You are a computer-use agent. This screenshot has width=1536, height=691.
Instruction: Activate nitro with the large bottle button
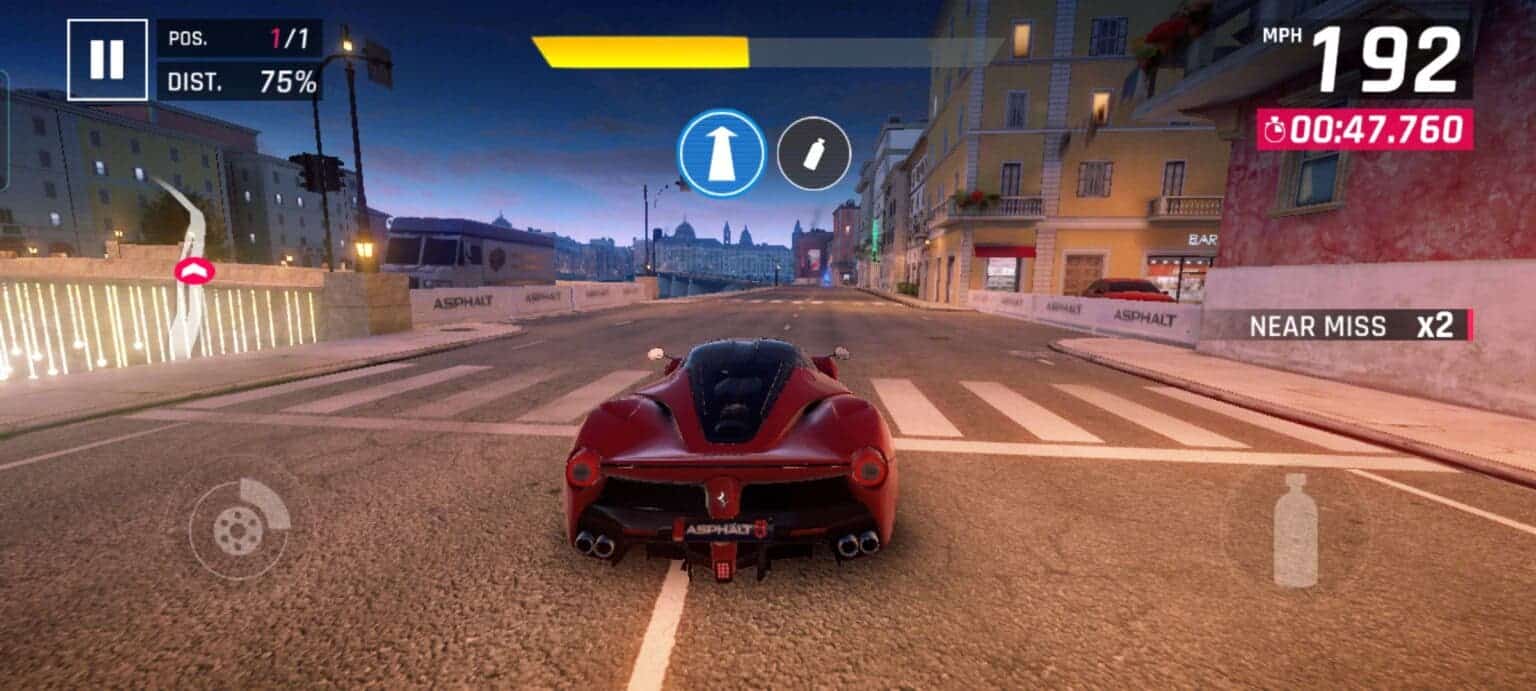coord(1295,529)
